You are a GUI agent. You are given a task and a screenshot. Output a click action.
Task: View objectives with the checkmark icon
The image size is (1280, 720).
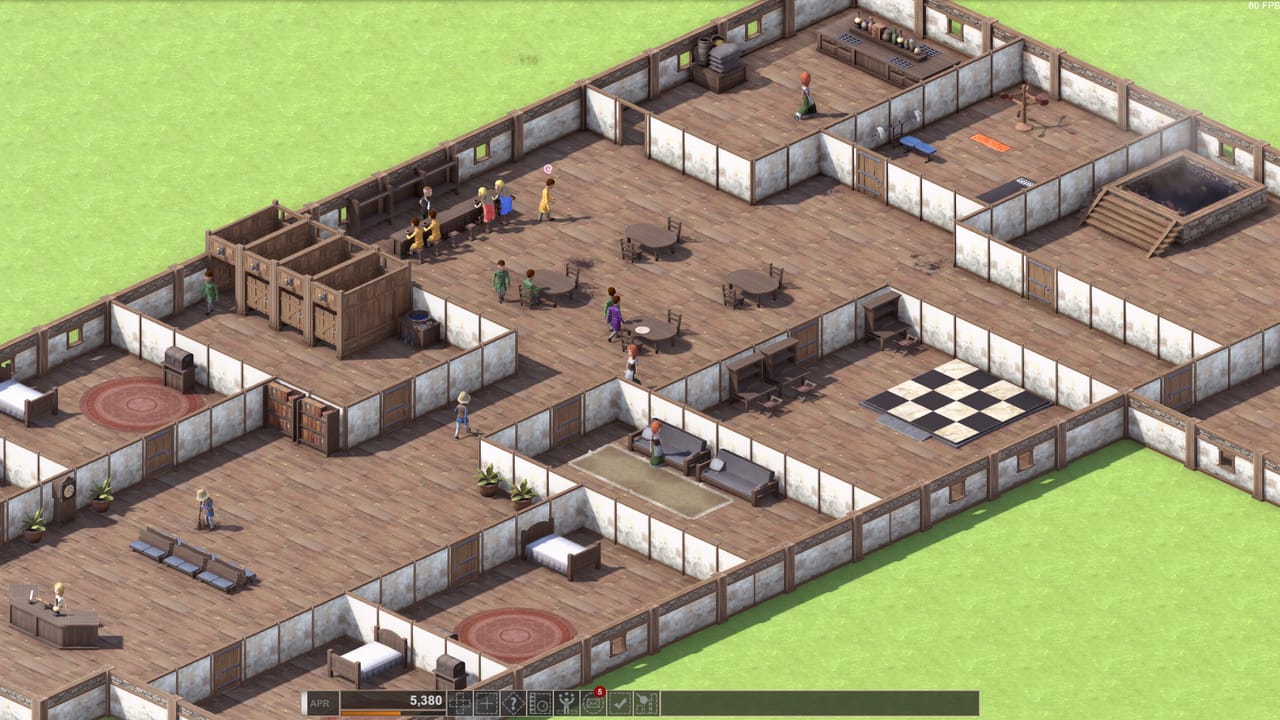[x=618, y=702]
